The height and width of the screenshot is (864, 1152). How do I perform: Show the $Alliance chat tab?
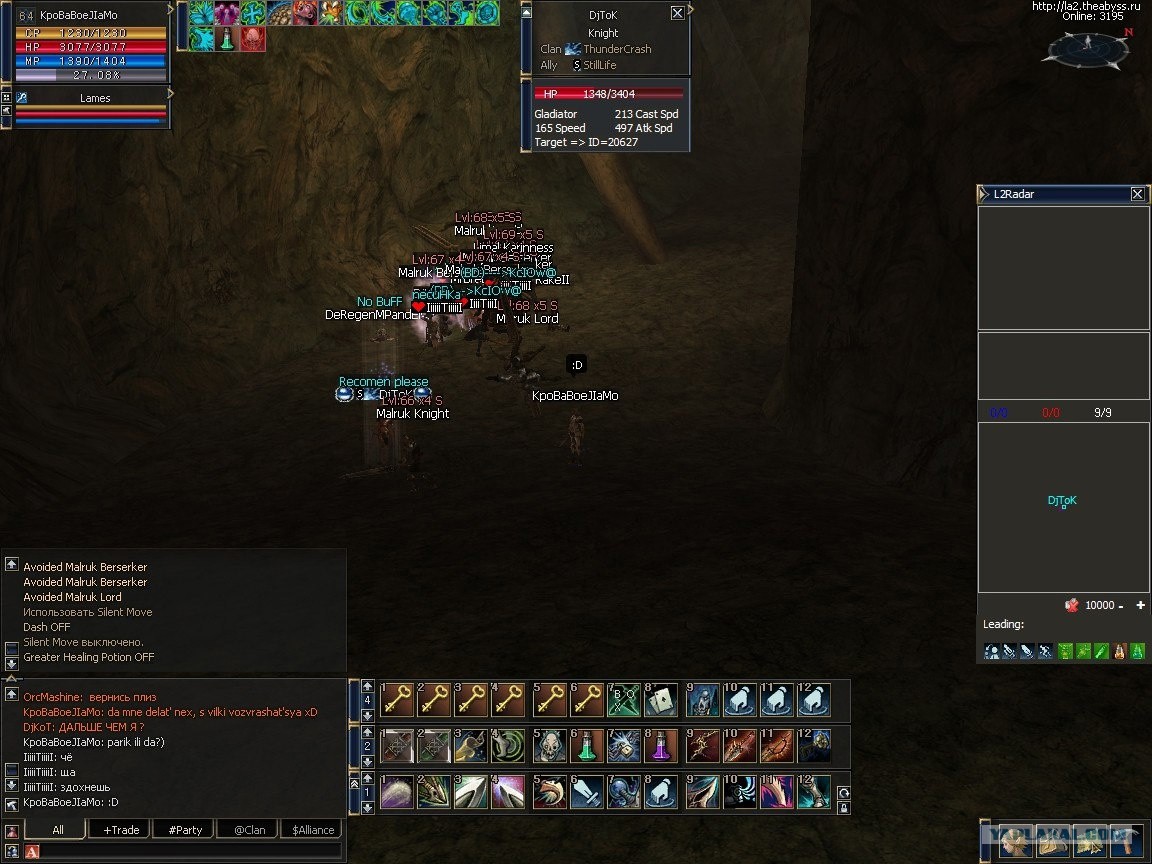(313, 830)
